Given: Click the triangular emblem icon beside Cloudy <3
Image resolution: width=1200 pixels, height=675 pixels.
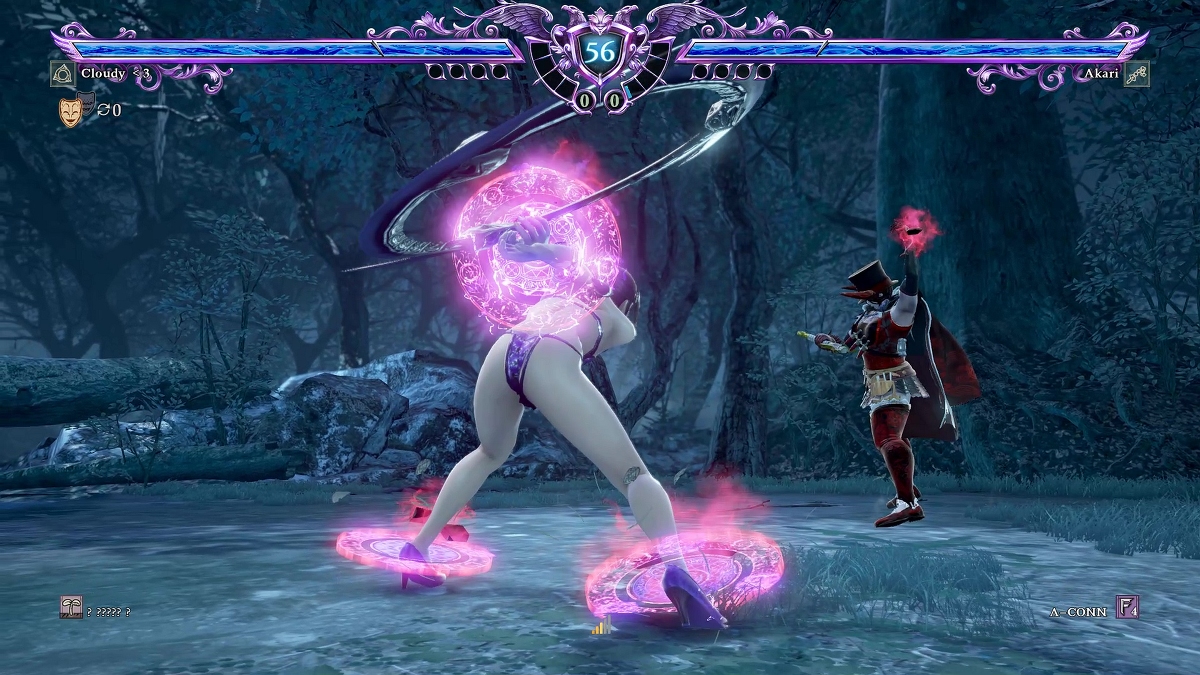Looking at the screenshot, I should (x=63, y=74).
